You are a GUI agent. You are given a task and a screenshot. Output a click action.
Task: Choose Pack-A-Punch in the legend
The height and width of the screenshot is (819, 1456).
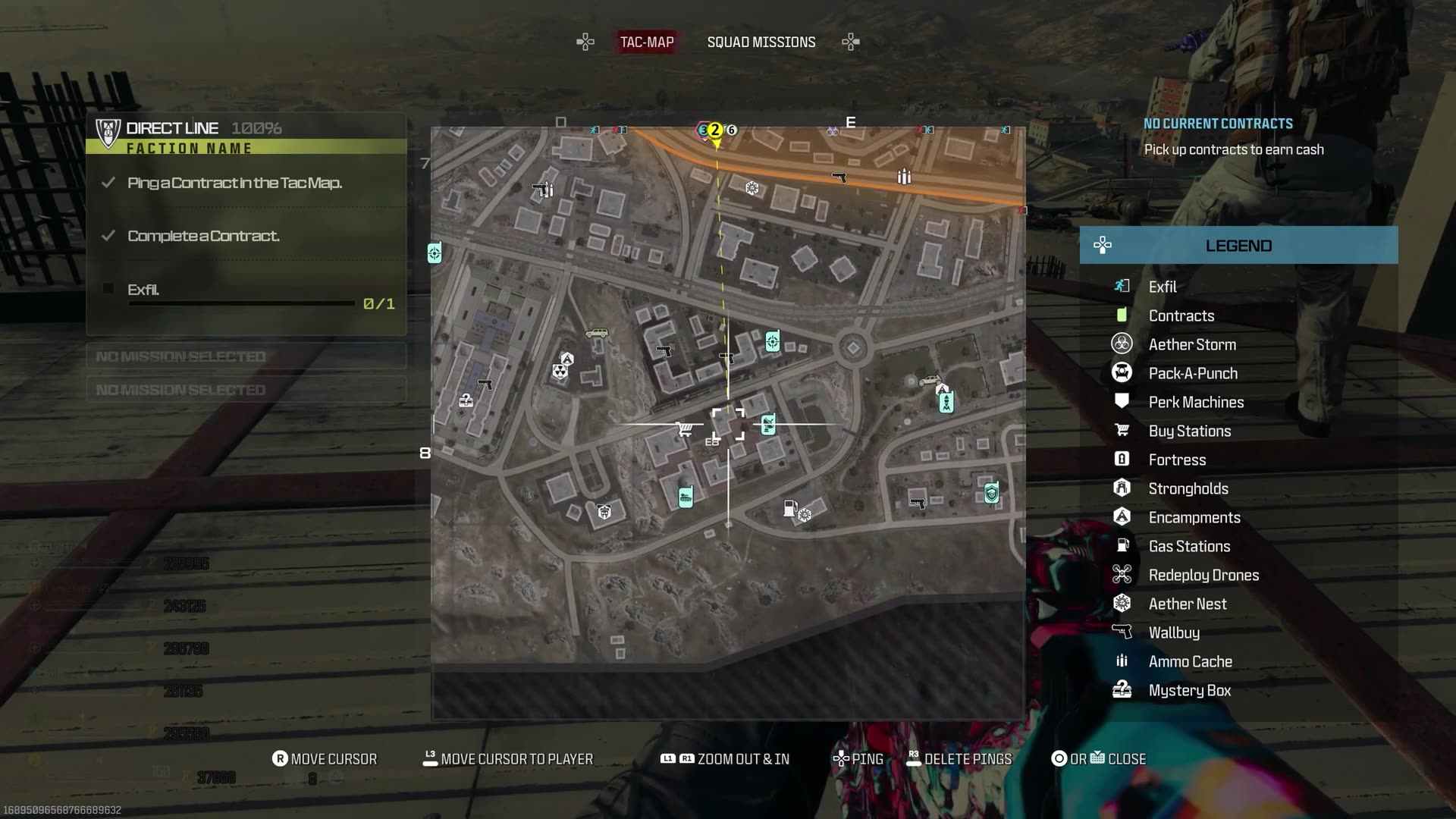click(x=1192, y=373)
